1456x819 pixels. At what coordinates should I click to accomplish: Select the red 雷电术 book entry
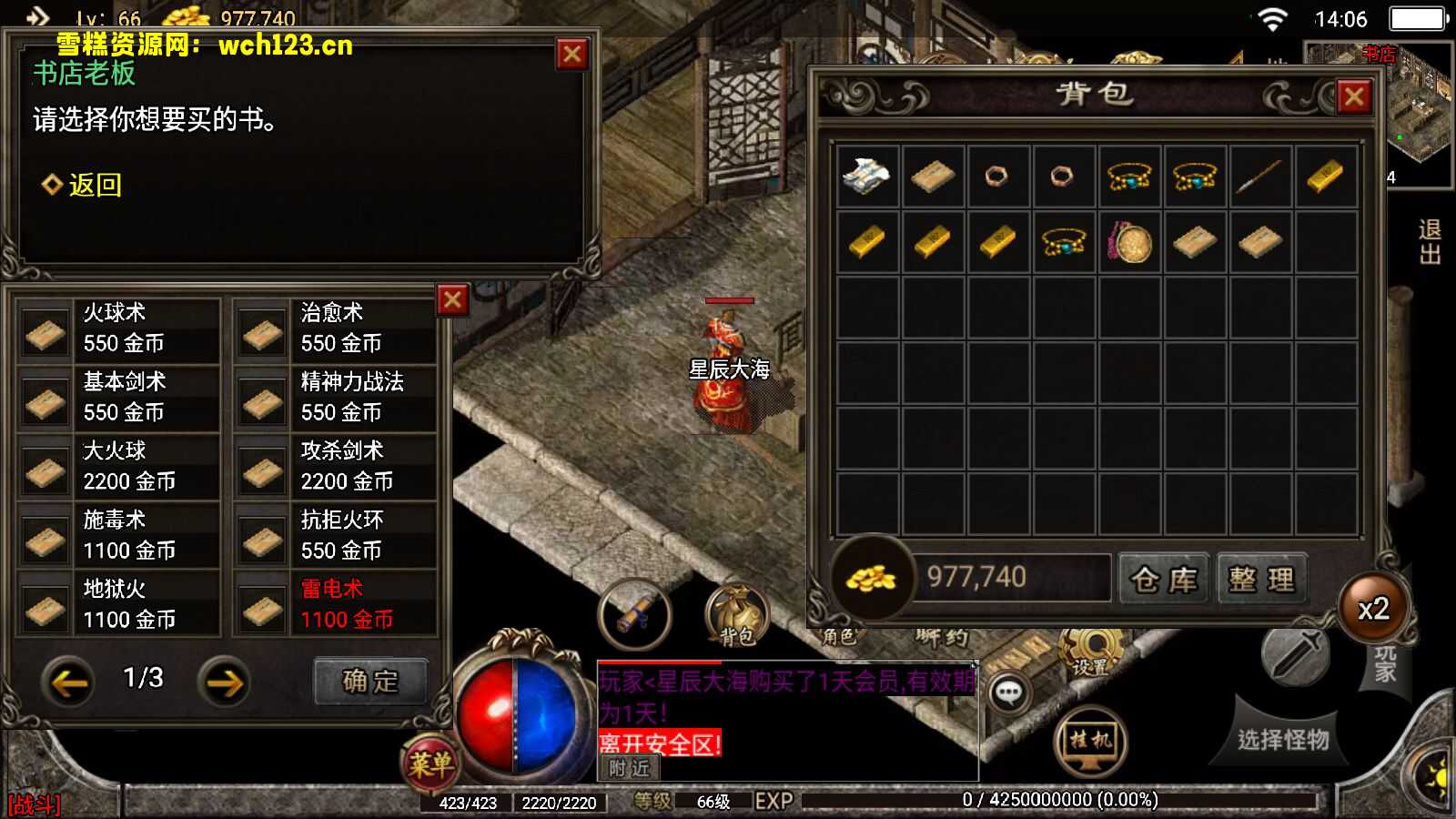(337, 604)
